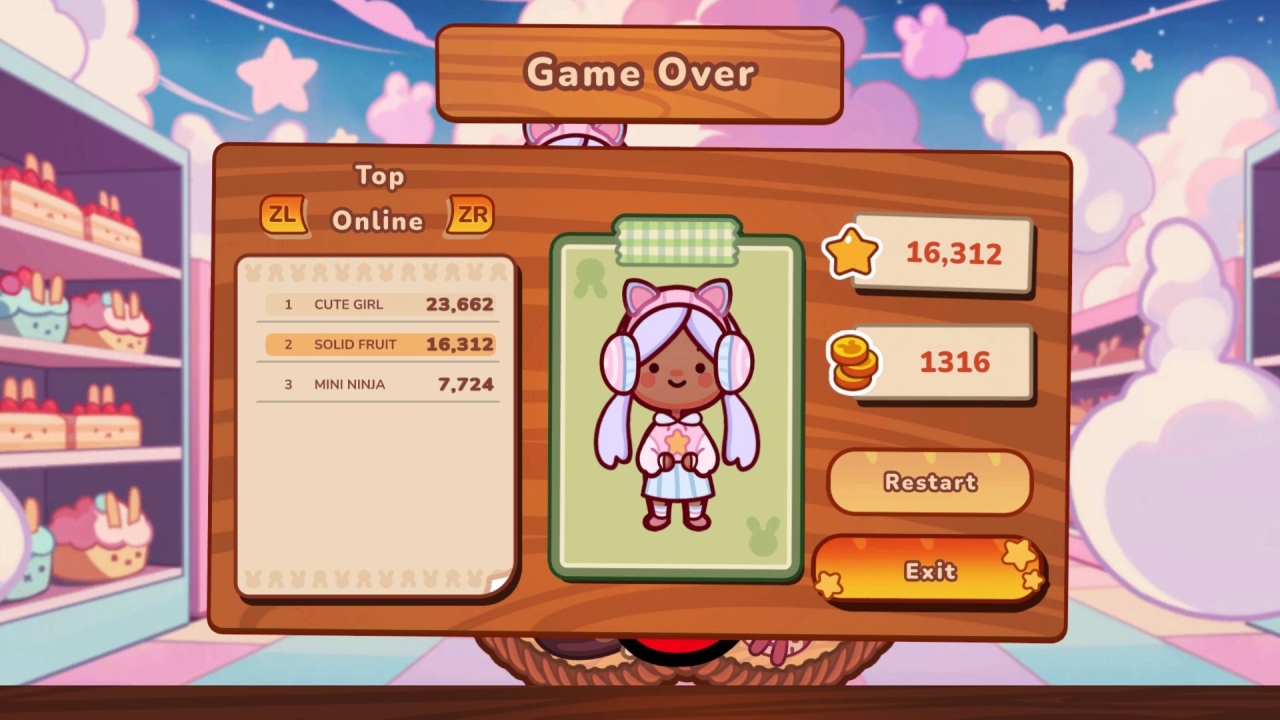Open the Top leaderboard view

(x=381, y=176)
